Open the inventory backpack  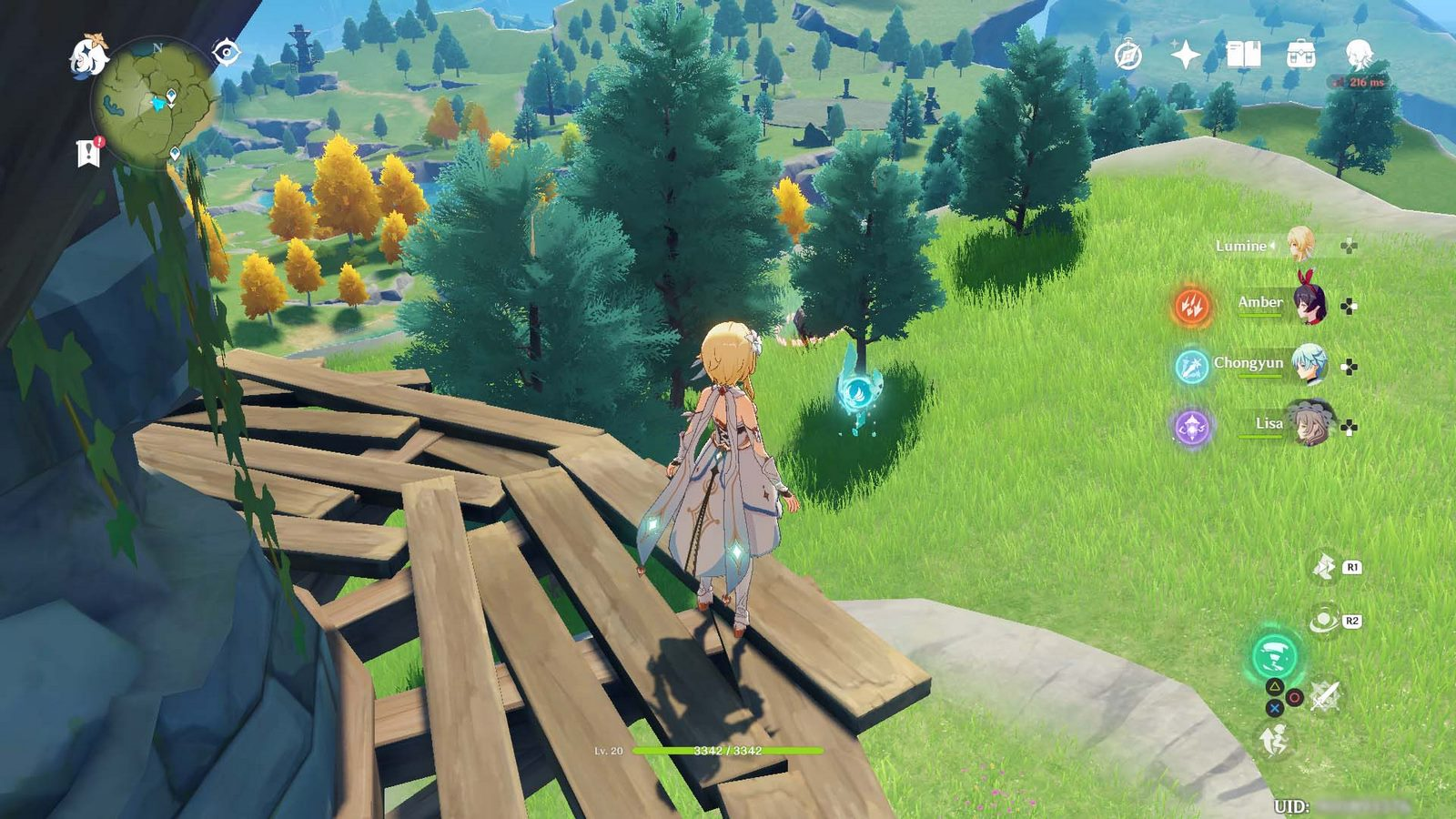pos(1300,55)
